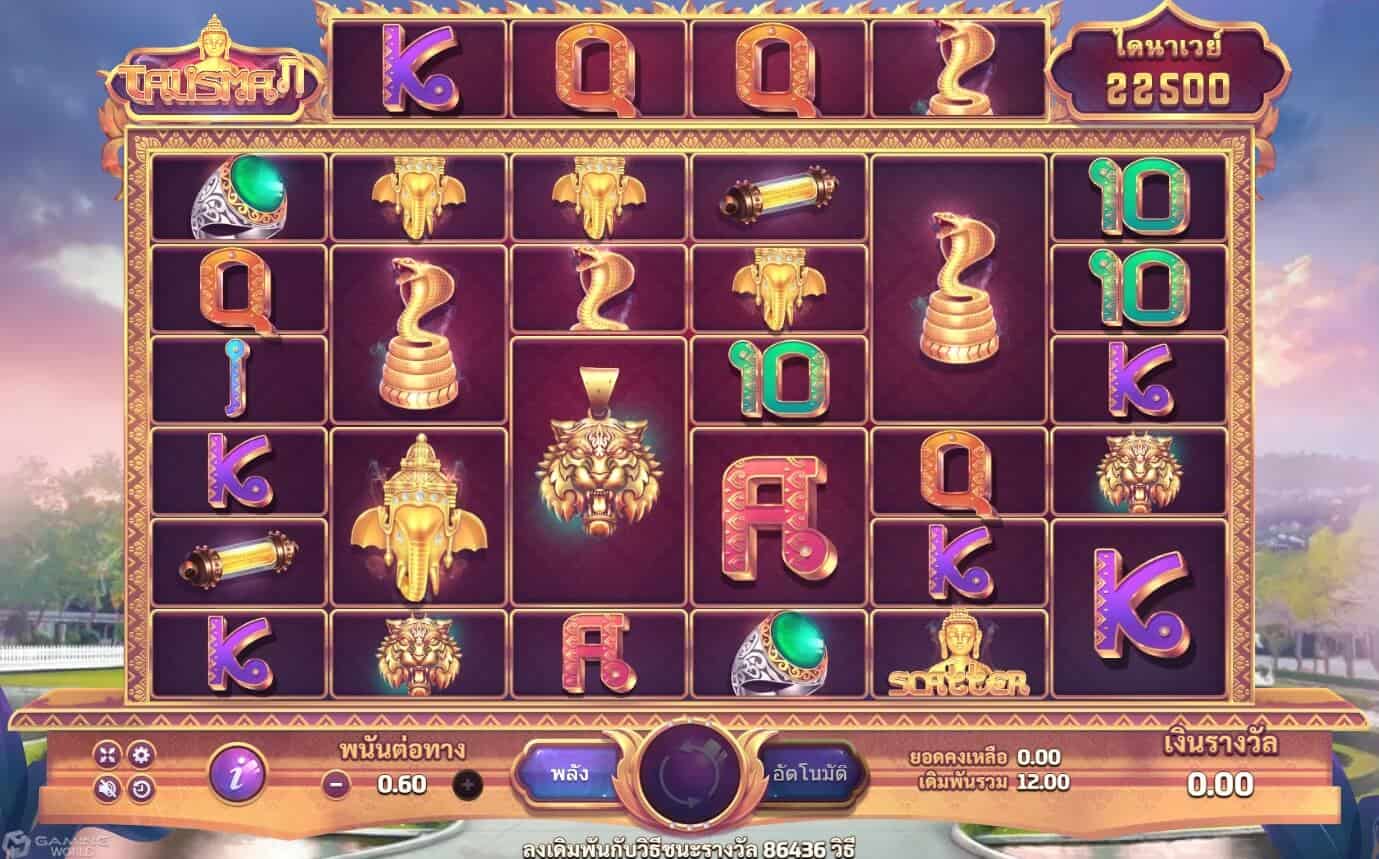Screen dimensions: 1379x859
Task: Enable turbo mode via the พลัง button
Action: click(571, 772)
